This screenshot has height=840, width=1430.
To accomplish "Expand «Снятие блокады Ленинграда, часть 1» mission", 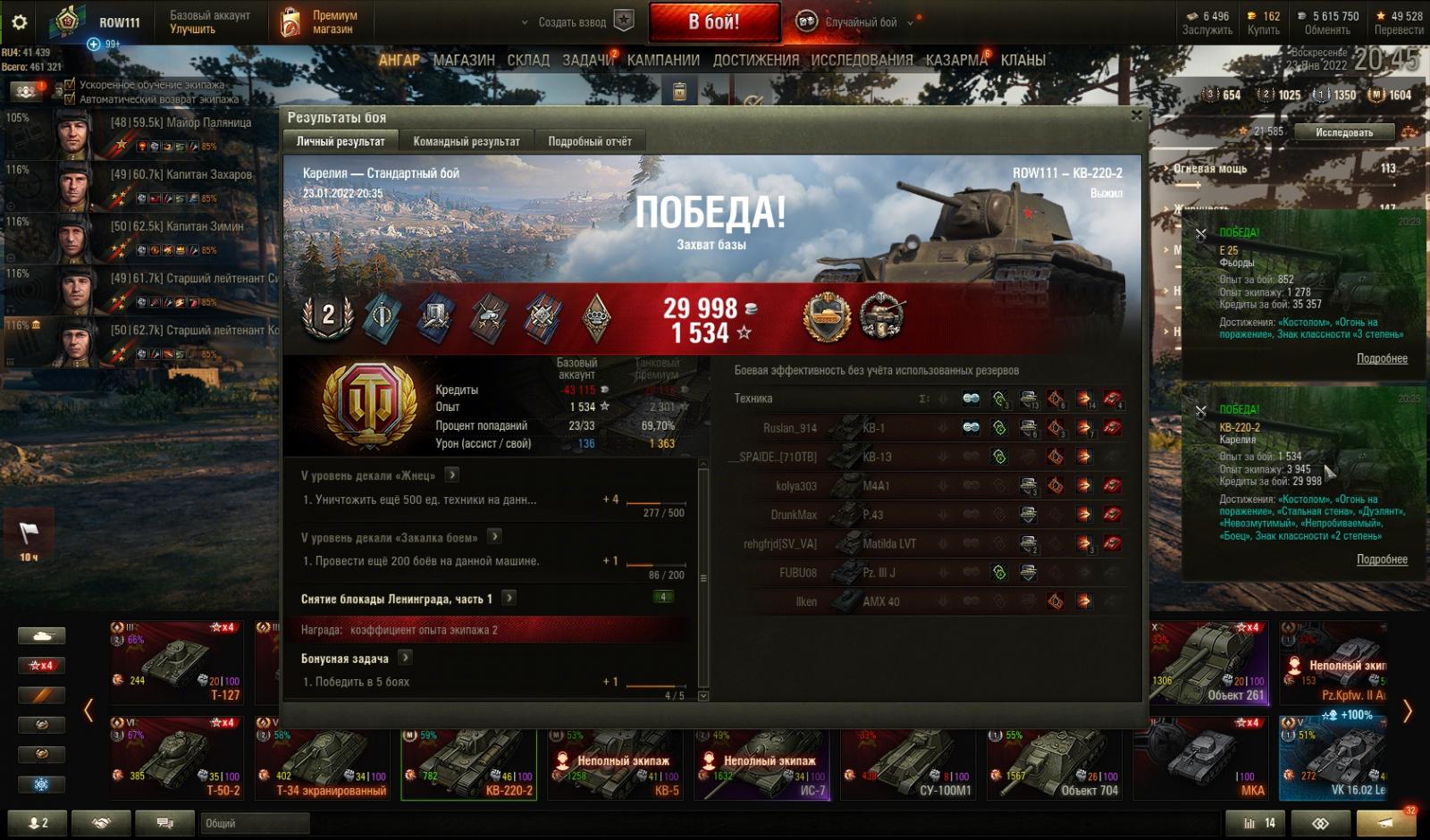I will 509,598.
